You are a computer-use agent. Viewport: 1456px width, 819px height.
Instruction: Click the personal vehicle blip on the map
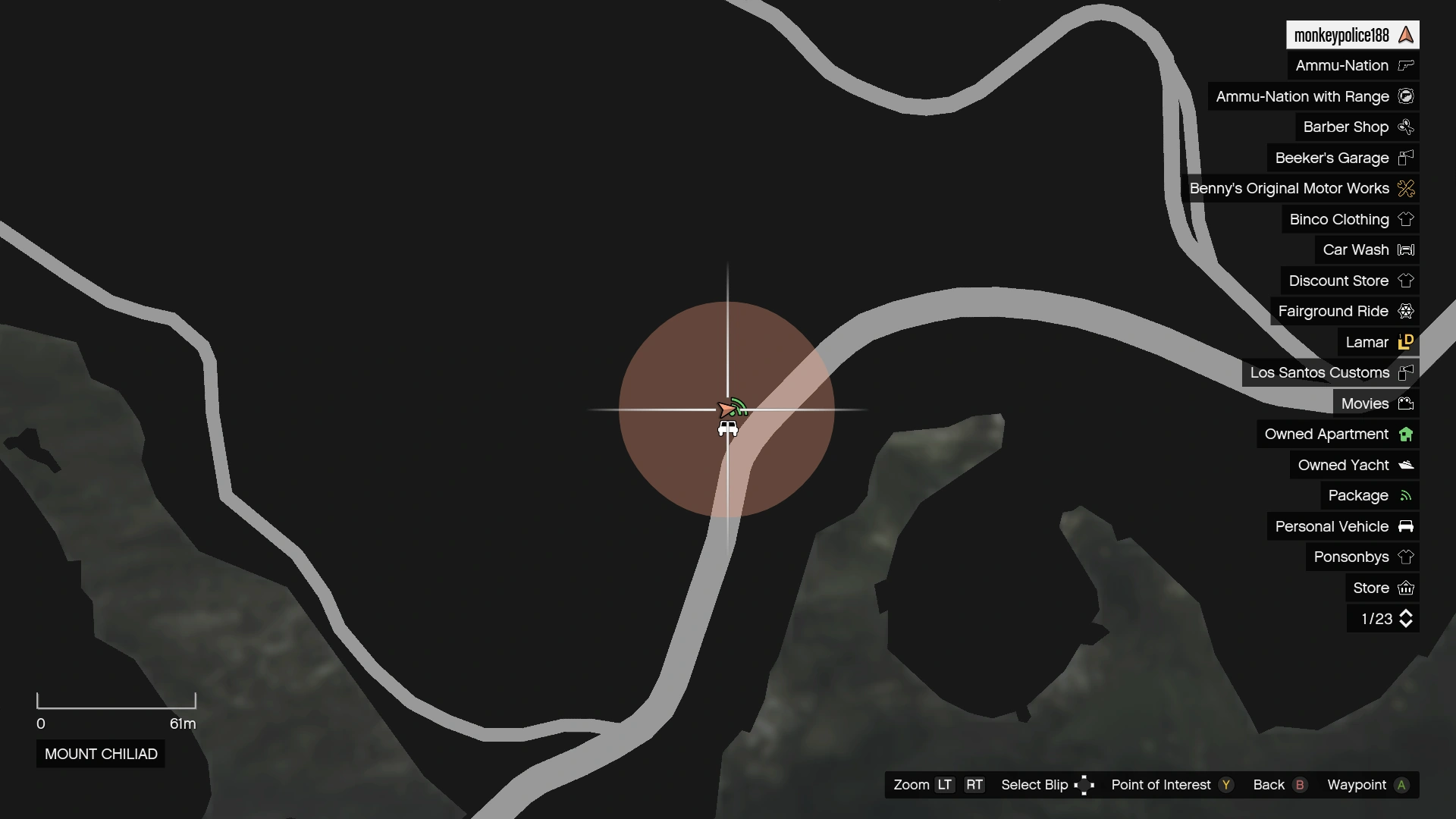[727, 427]
